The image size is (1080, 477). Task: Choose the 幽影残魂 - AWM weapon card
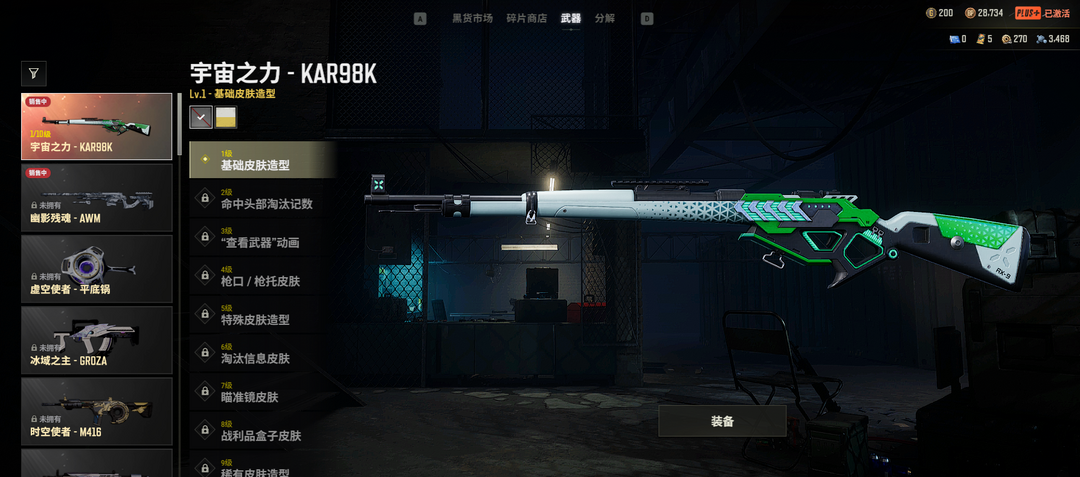tap(97, 197)
